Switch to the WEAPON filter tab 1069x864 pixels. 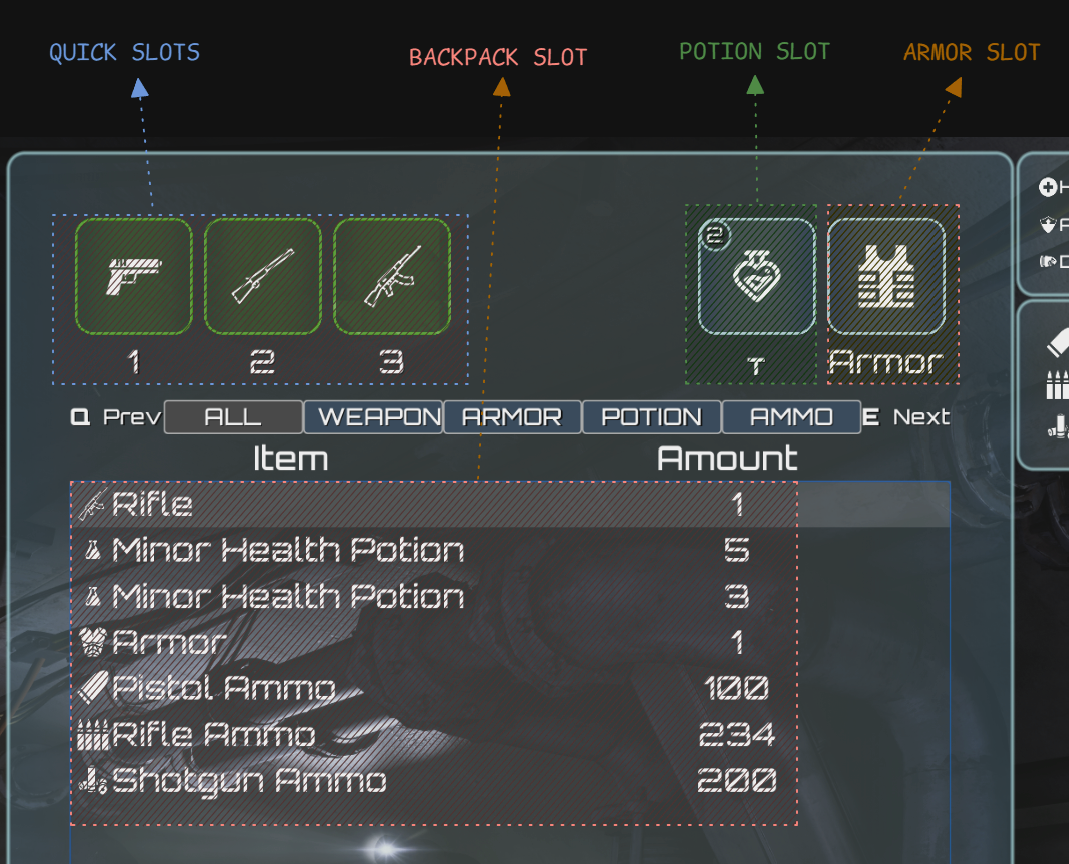(x=374, y=417)
